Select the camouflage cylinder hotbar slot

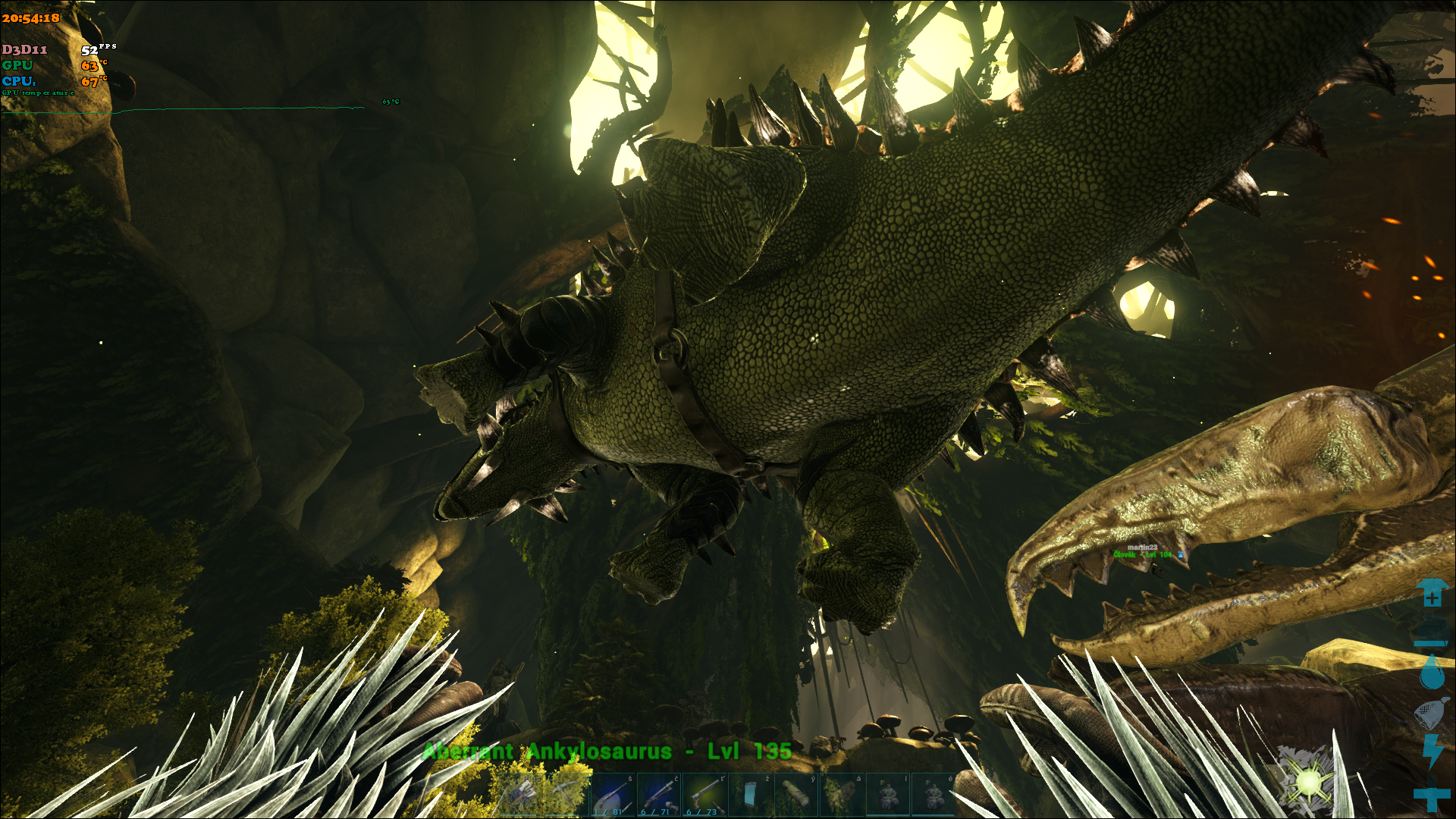tap(795, 795)
